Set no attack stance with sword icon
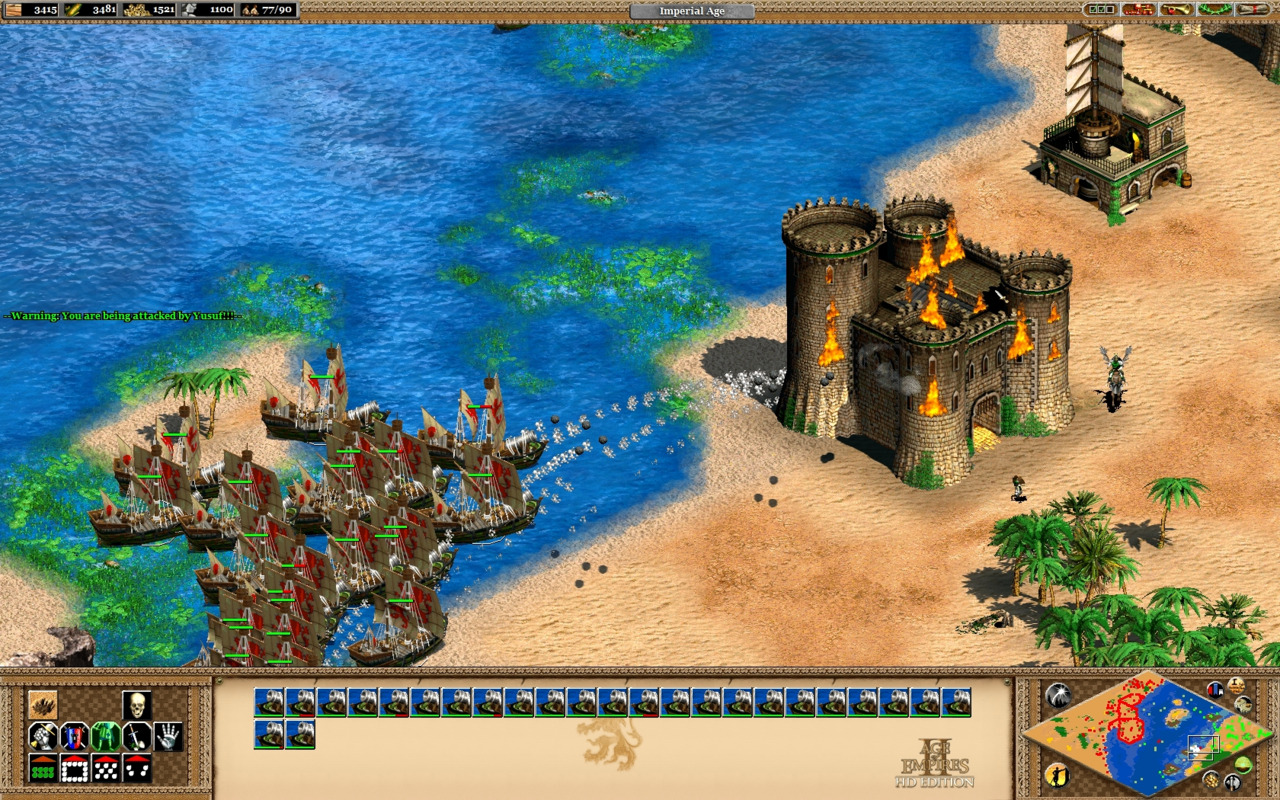The width and height of the screenshot is (1280, 800). pos(137,737)
